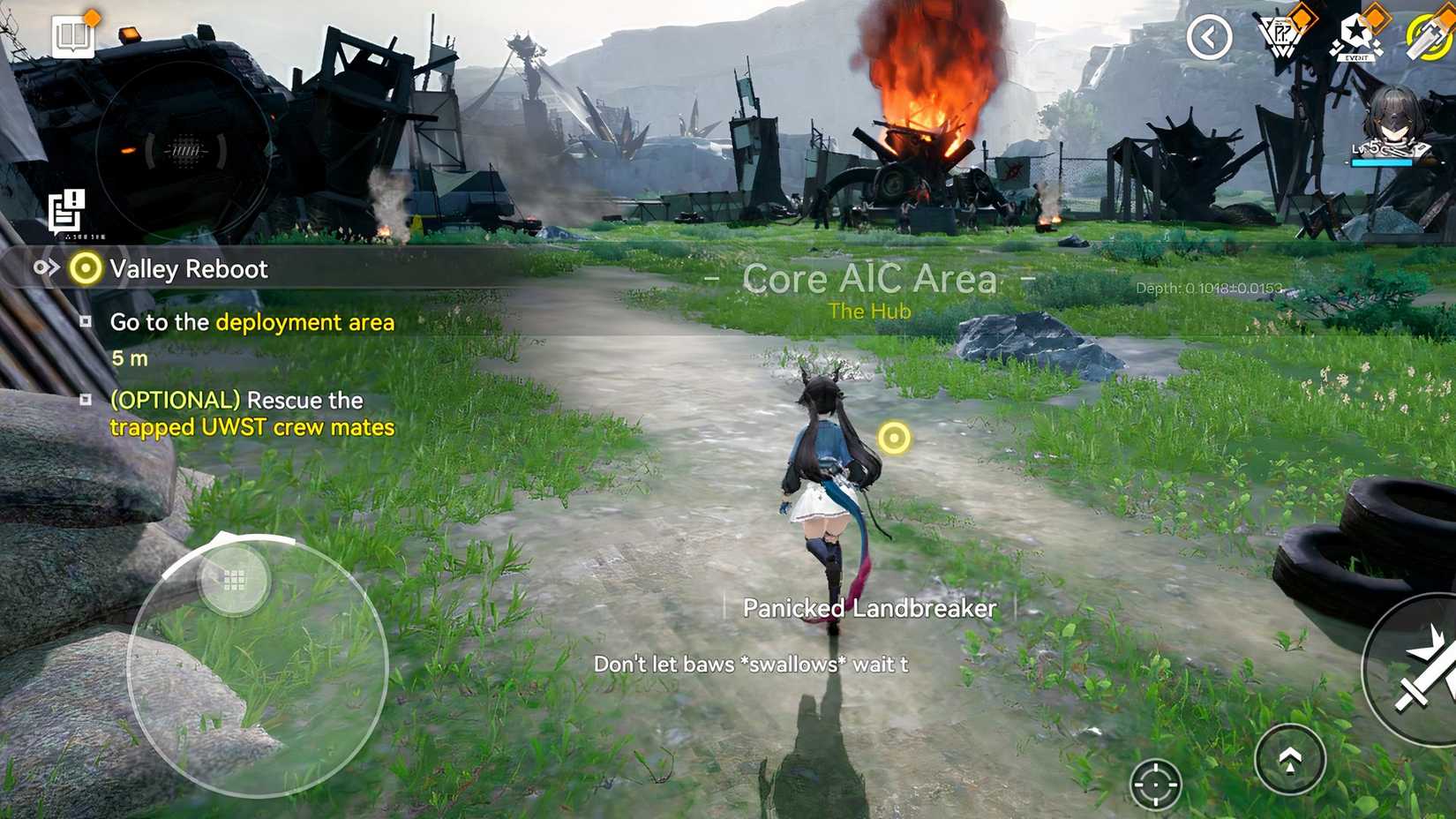The height and width of the screenshot is (819, 1456).
Task: Open the notice message icon on the left
Action: pyautogui.click(x=64, y=209)
